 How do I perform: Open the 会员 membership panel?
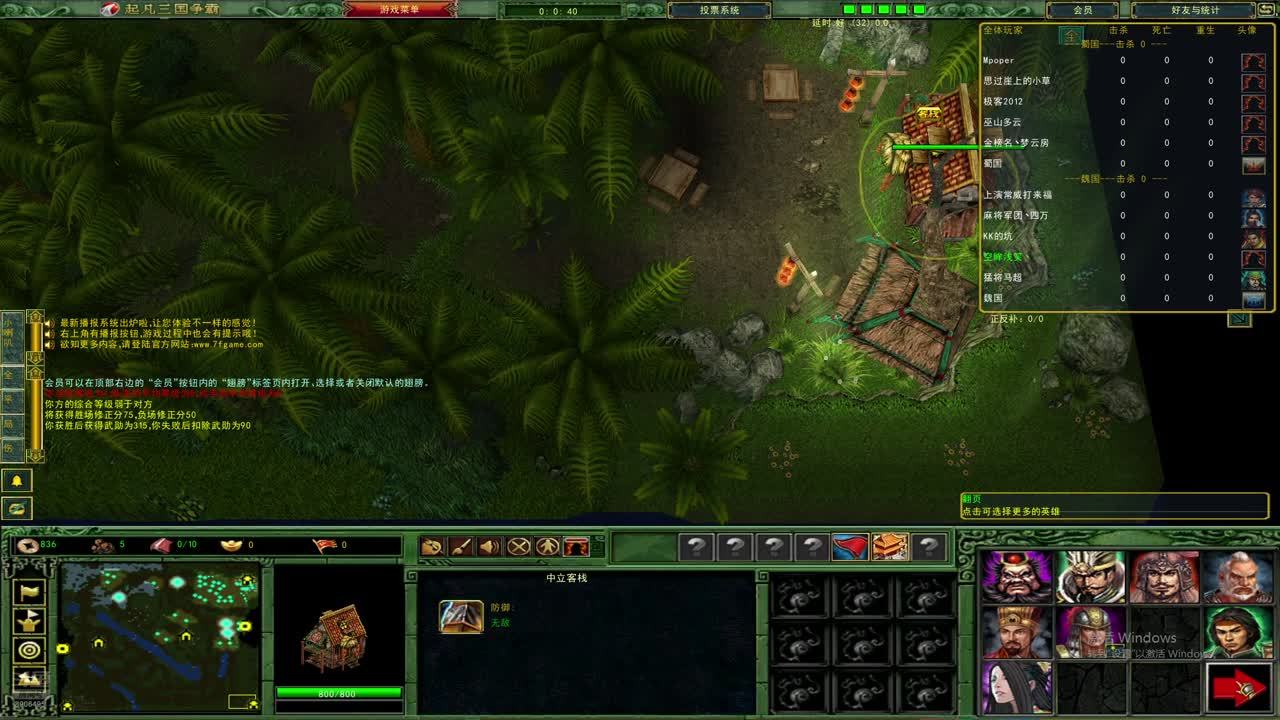click(1082, 10)
